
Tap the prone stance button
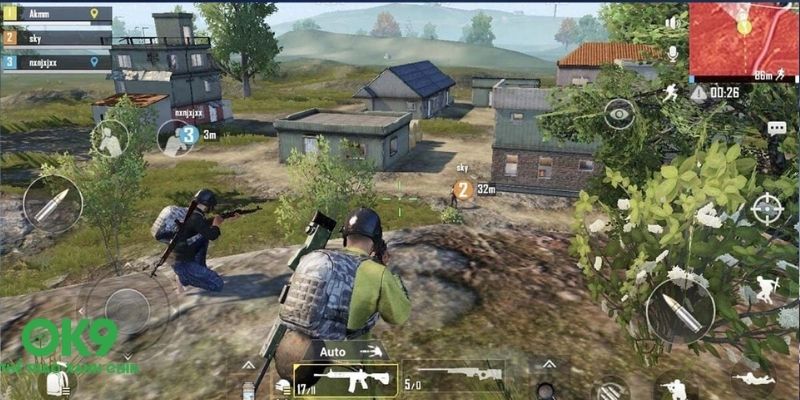[750, 378]
